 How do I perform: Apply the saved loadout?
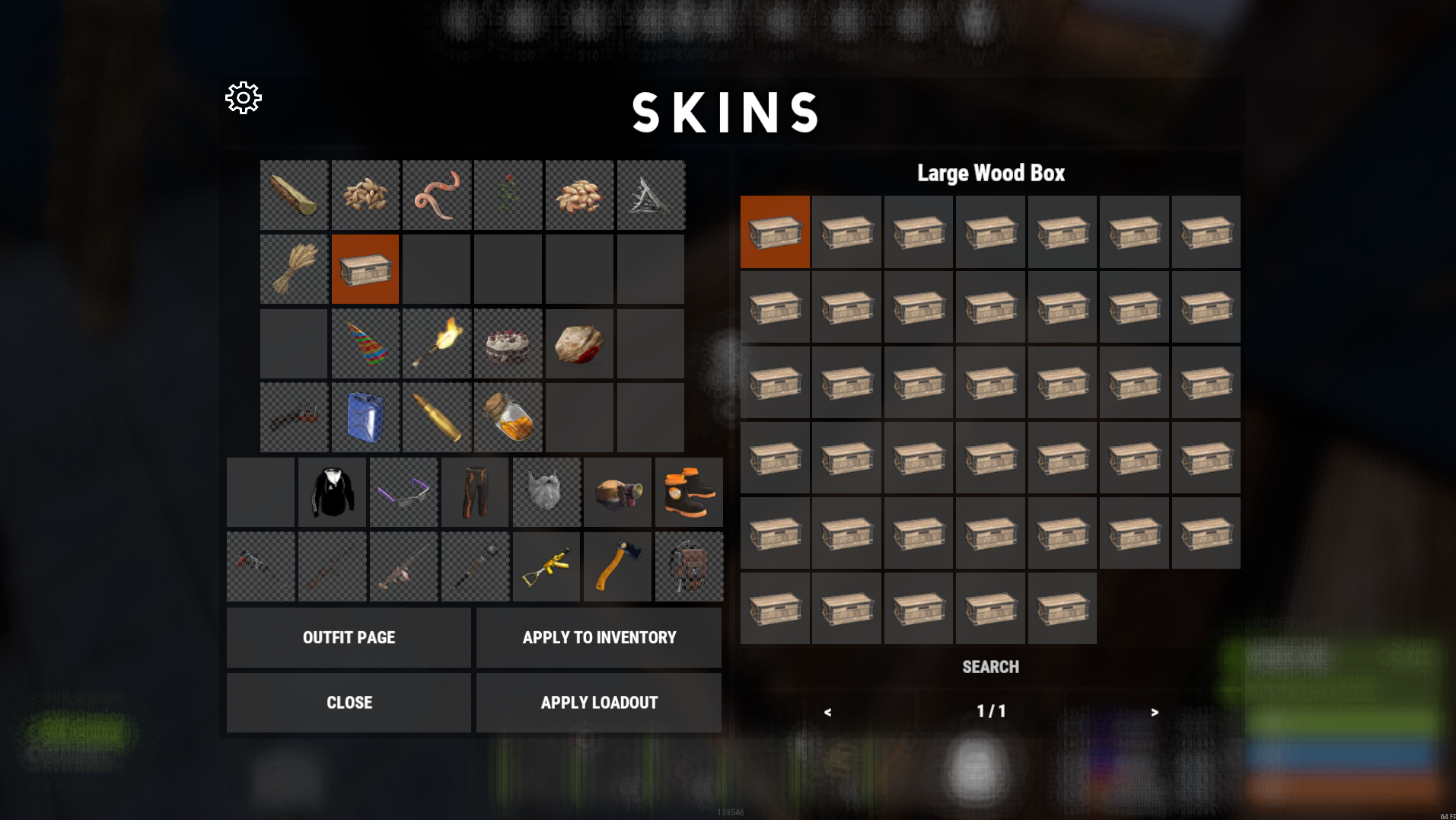(599, 703)
